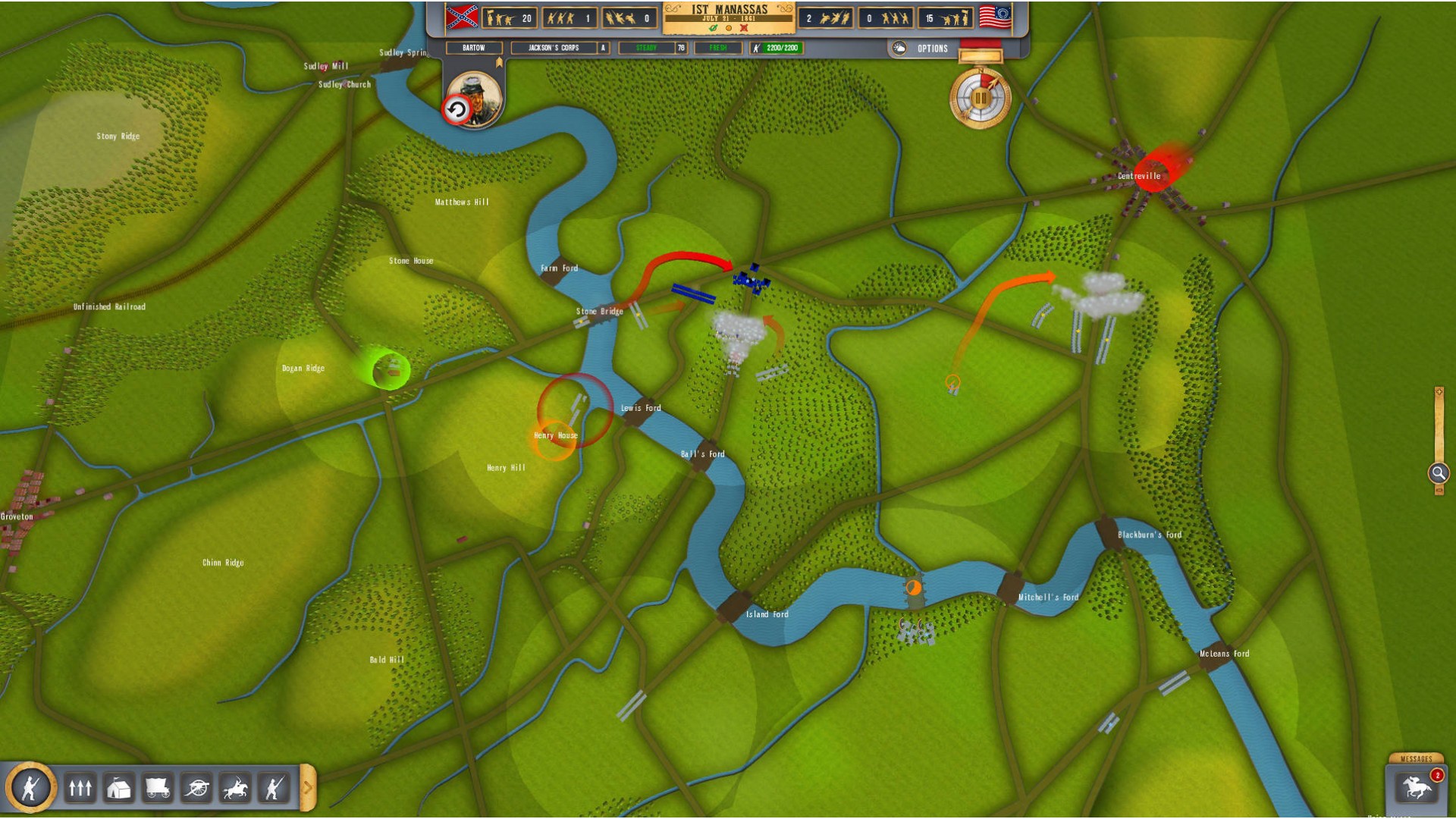Expand the command toolbar arrow tab

click(307, 788)
